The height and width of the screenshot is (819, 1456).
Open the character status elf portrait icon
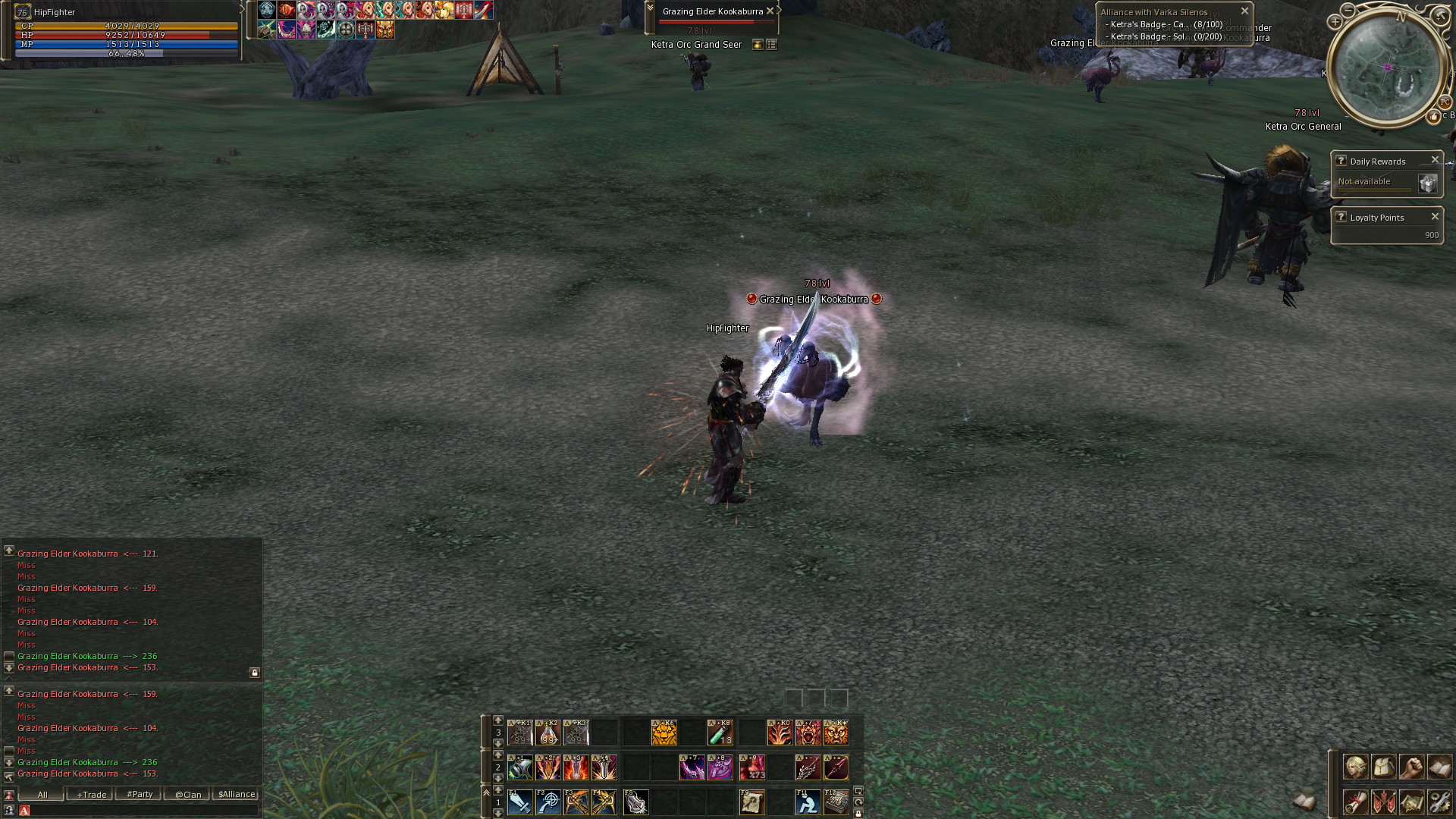(1355, 767)
